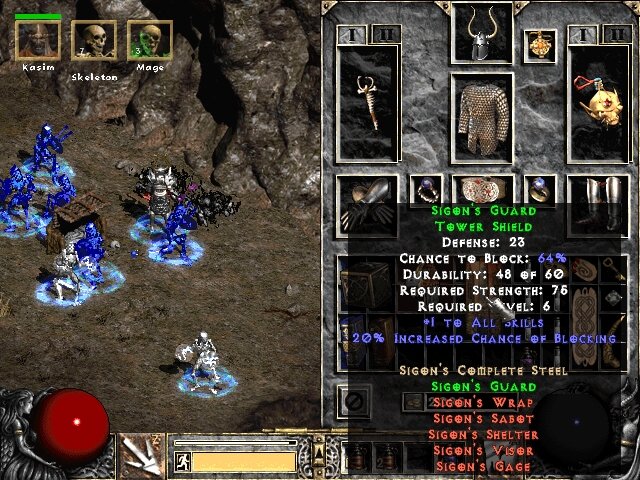Switch to weapon set II above the wand

click(x=386, y=34)
